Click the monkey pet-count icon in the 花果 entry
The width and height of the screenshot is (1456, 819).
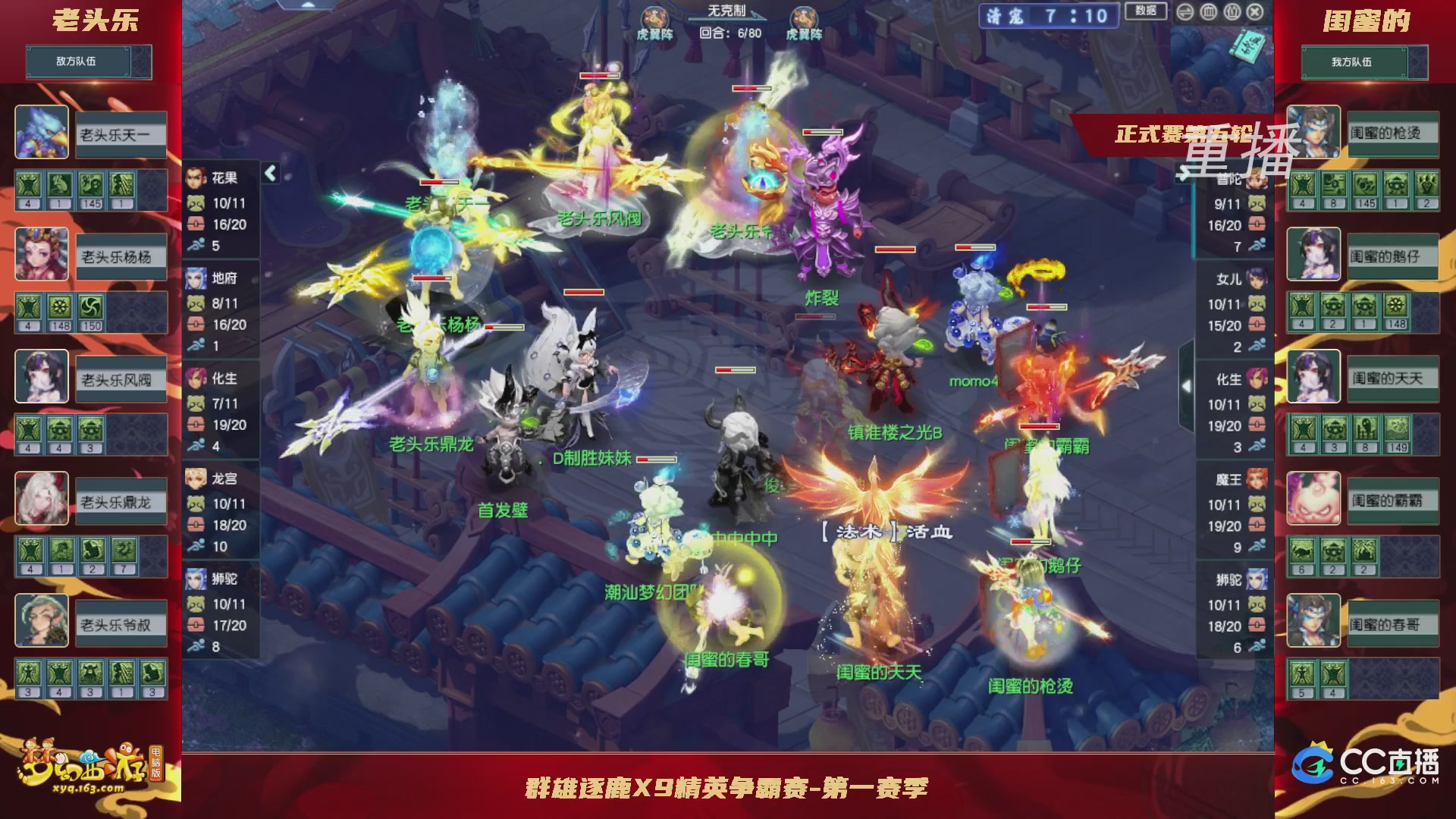pyautogui.click(x=196, y=202)
